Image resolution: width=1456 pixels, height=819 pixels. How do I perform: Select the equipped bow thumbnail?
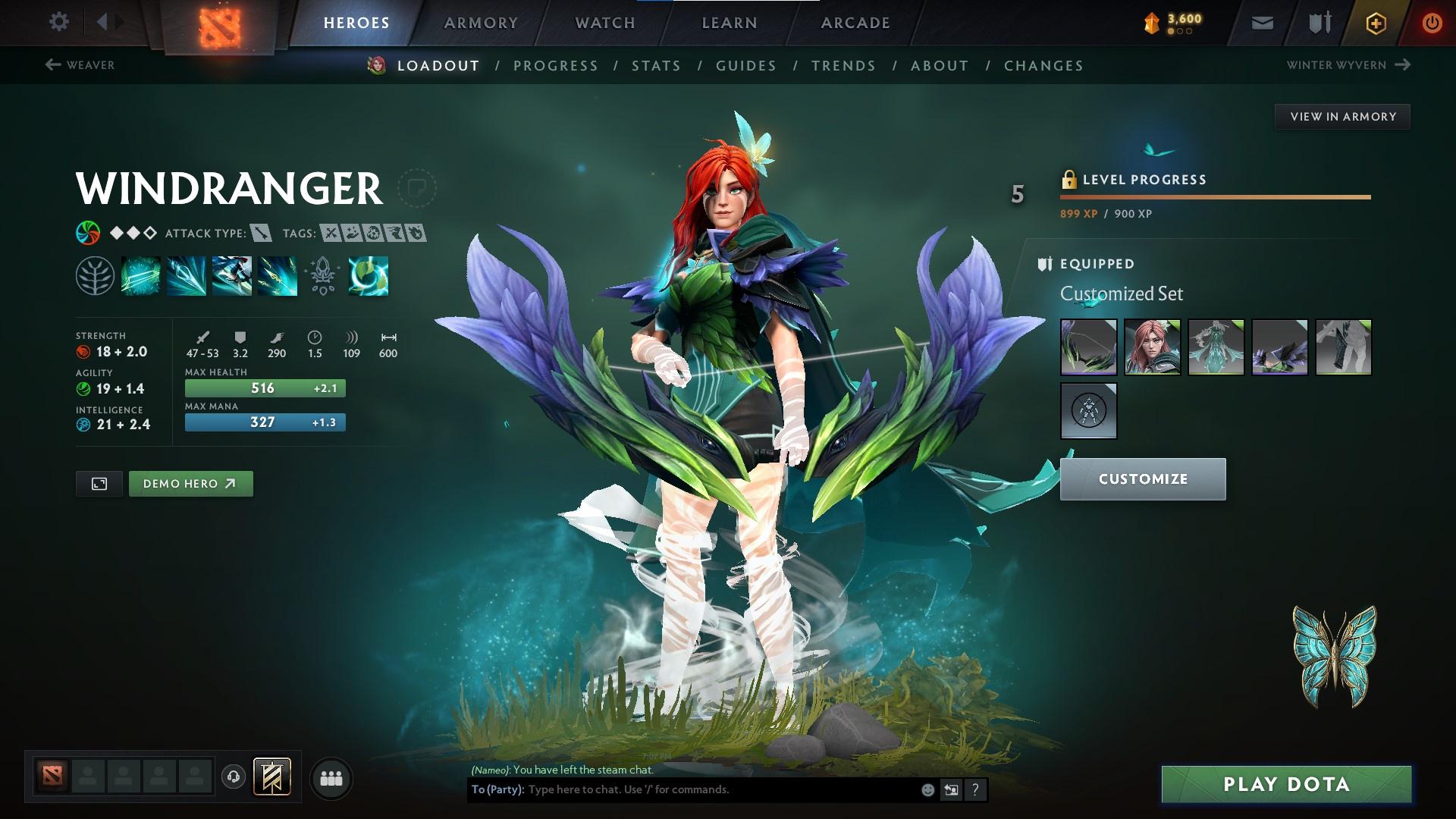tap(1087, 347)
